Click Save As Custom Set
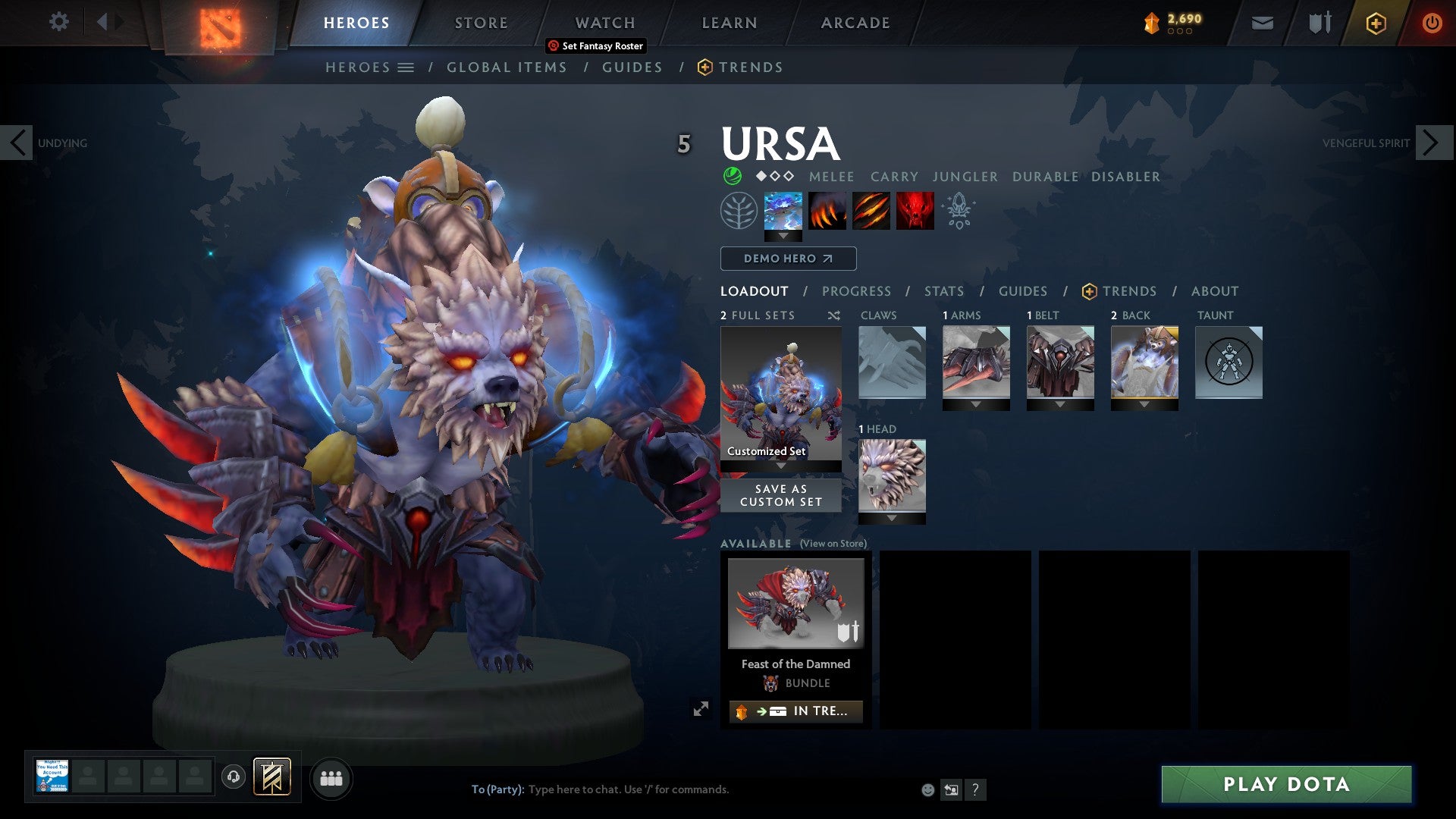 780,495
